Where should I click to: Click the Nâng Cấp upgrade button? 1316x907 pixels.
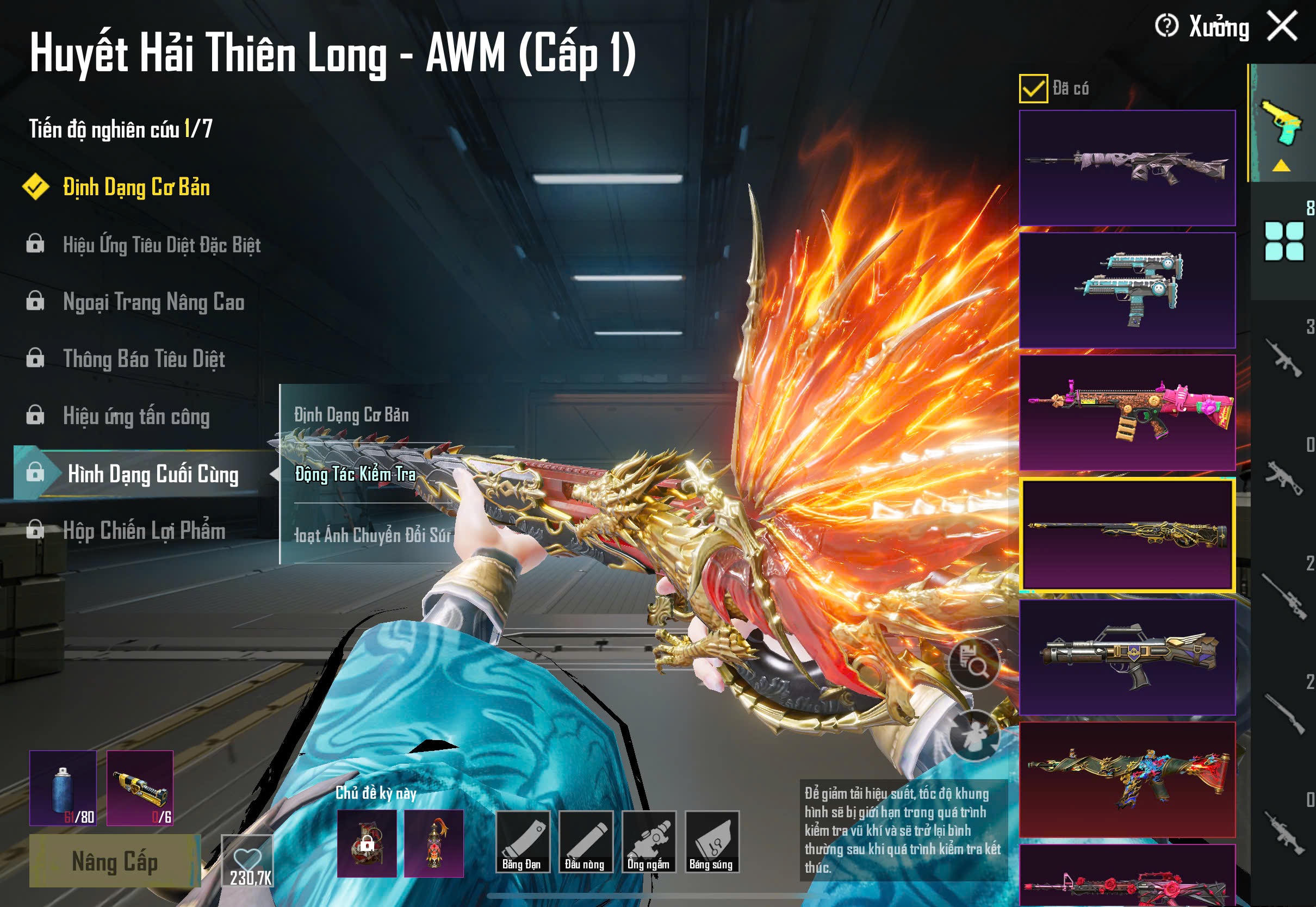click(115, 861)
